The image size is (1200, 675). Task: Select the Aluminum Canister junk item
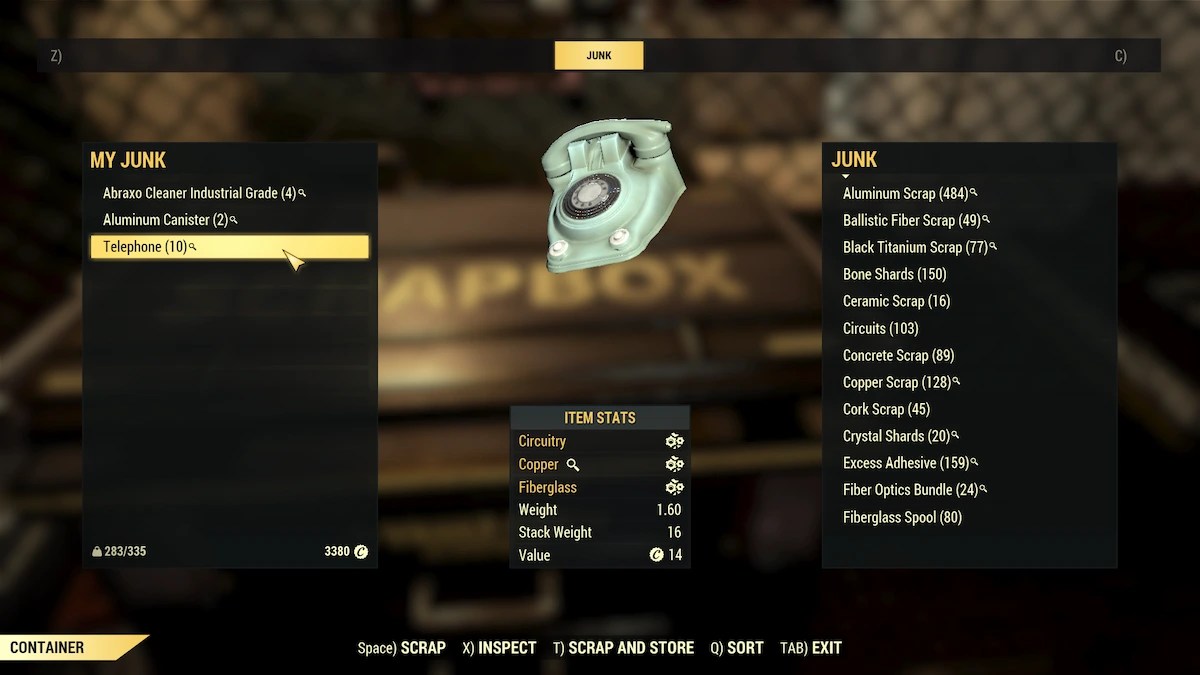(165, 220)
